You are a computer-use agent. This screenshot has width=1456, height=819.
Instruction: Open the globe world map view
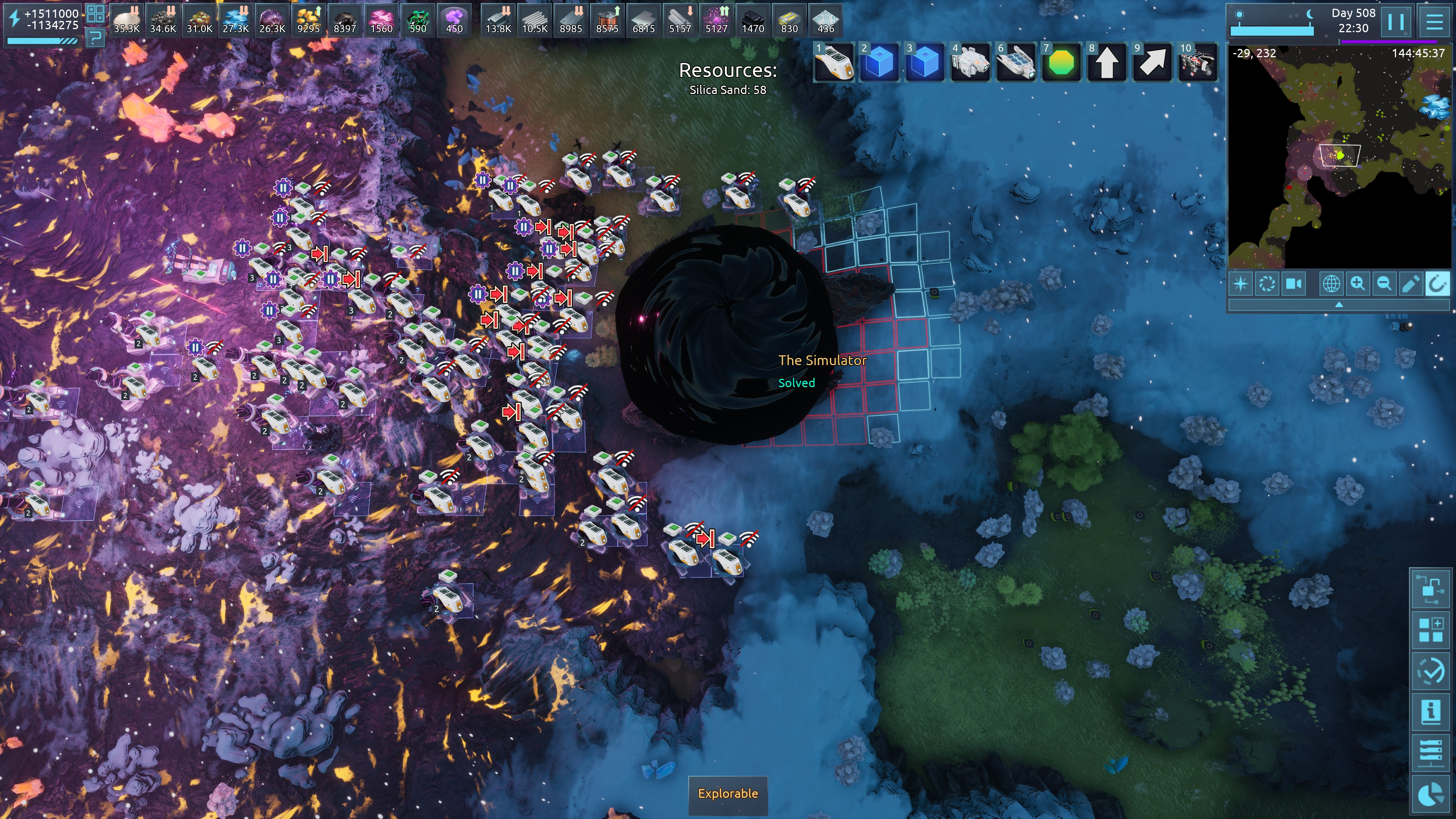tap(1331, 283)
